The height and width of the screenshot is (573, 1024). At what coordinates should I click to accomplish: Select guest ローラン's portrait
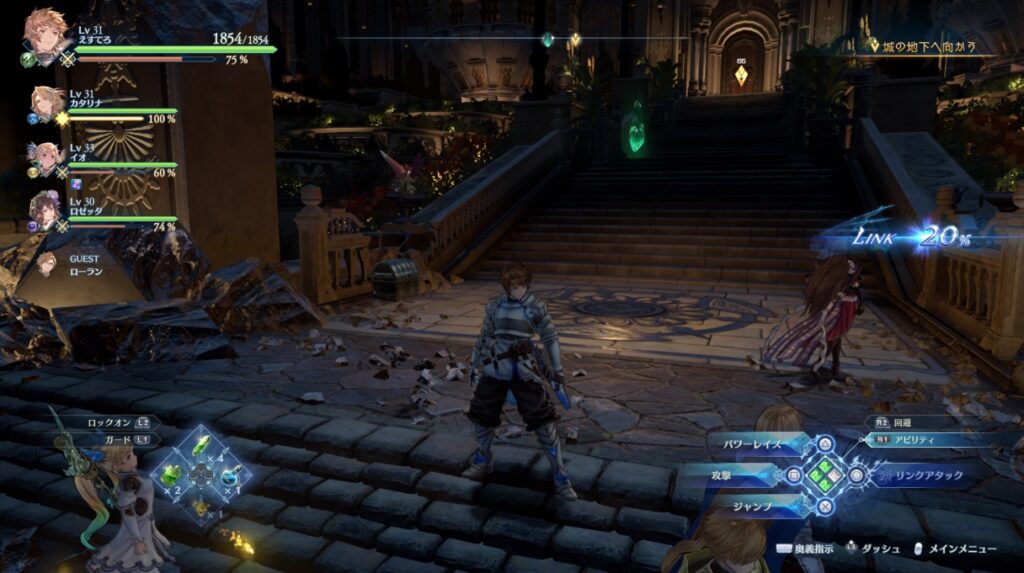click(46, 263)
